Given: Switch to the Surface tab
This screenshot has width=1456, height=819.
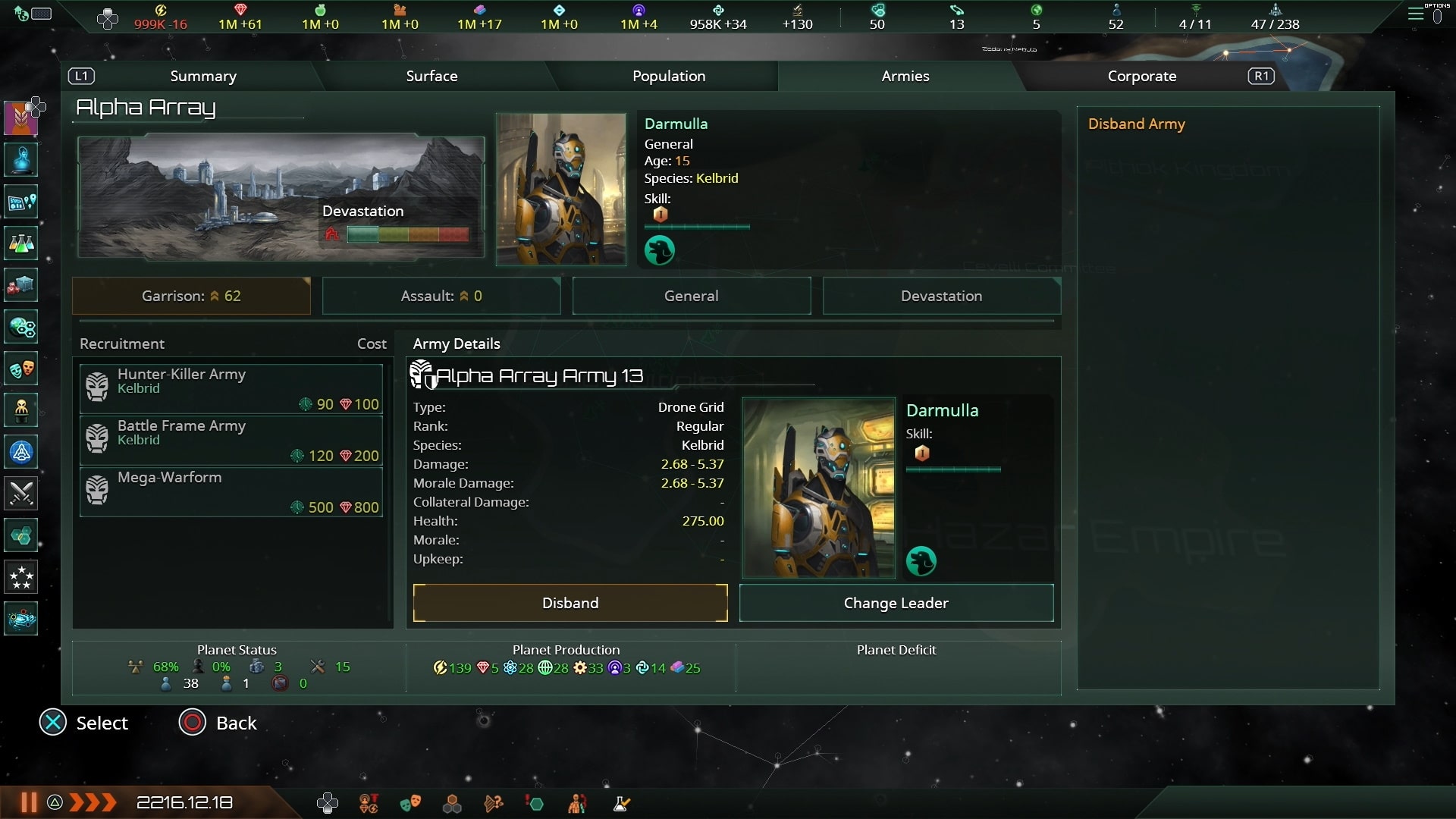Looking at the screenshot, I should click(431, 76).
